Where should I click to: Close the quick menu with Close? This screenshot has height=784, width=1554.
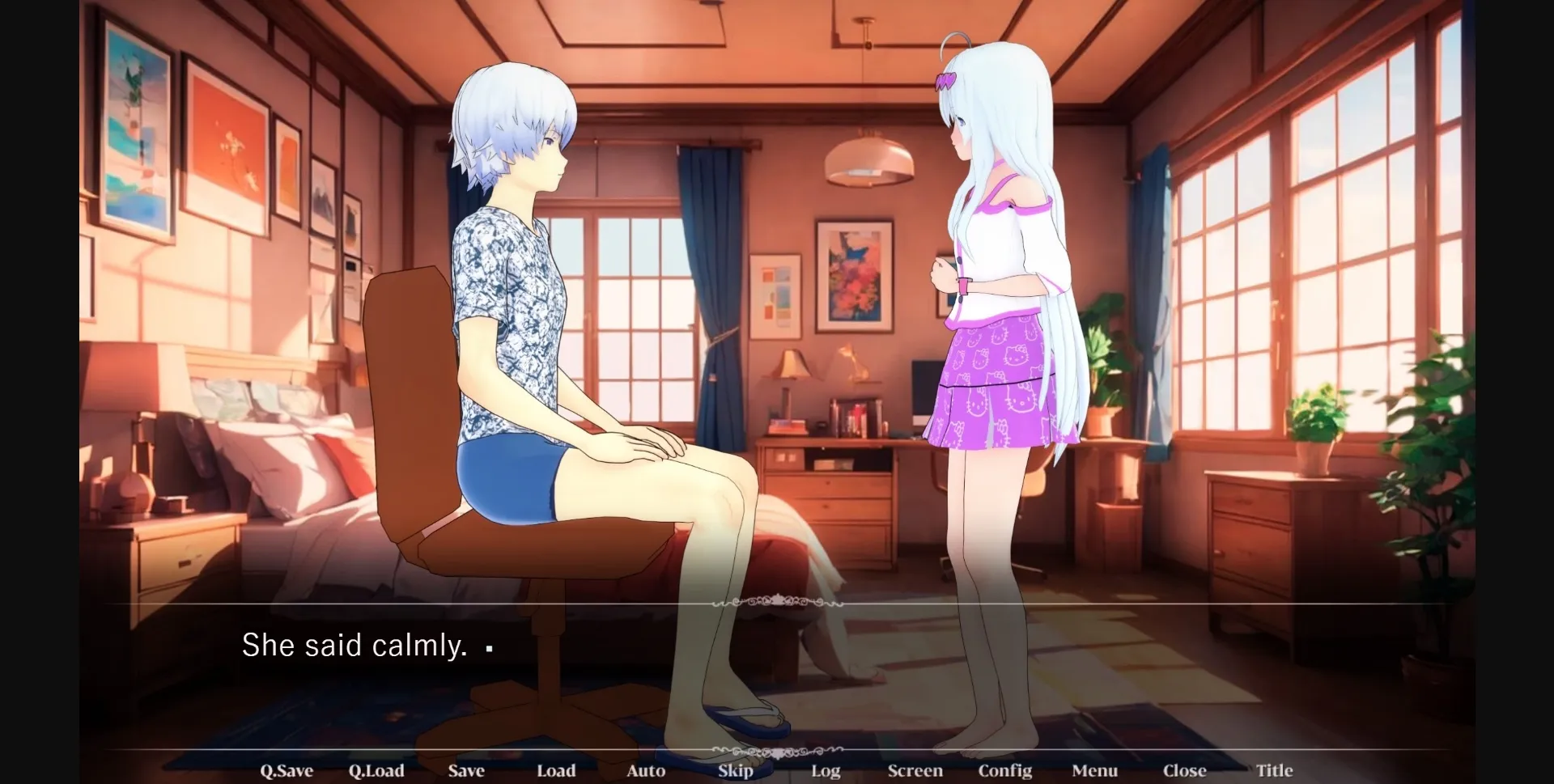1185,770
